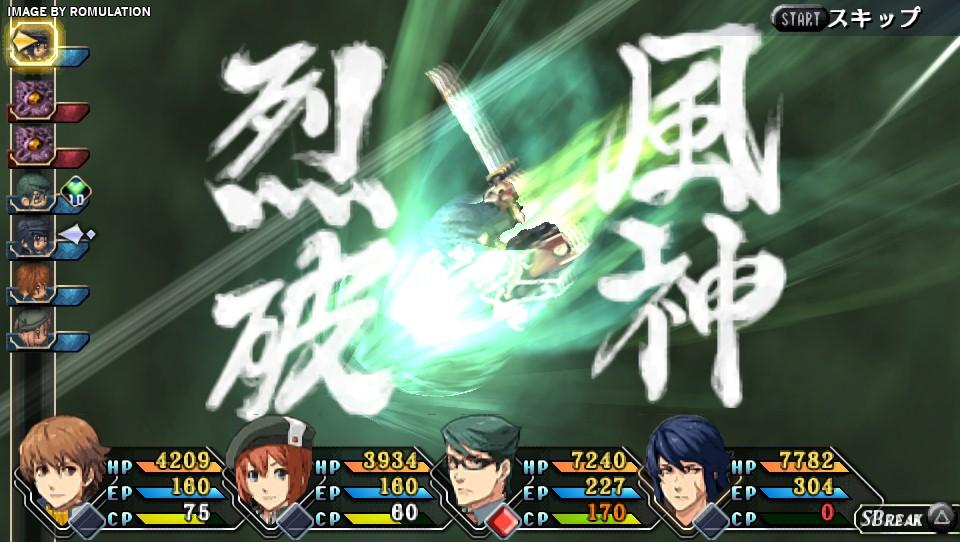Pick the blue-haired swordsman's party status portrait
This screenshot has height=542, width=960.
690,468
